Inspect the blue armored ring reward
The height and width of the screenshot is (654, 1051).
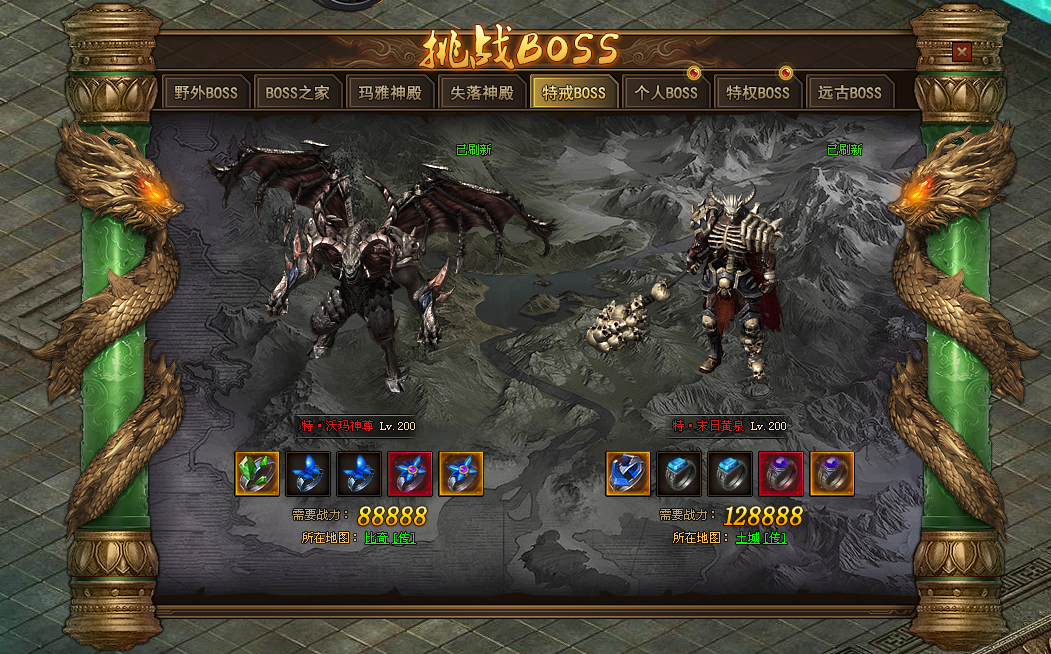point(628,474)
